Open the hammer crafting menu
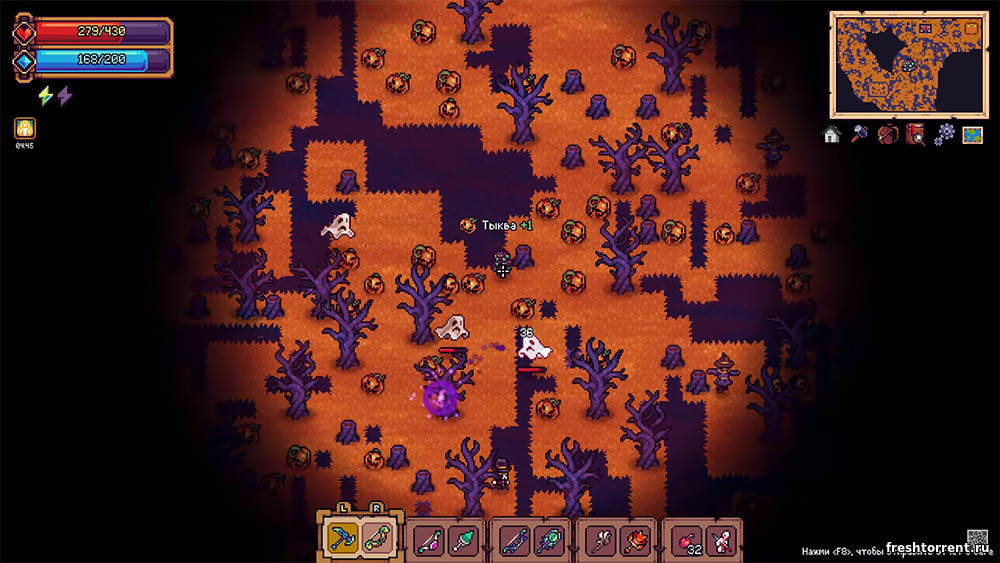1000x563 pixels. click(859, 134)
